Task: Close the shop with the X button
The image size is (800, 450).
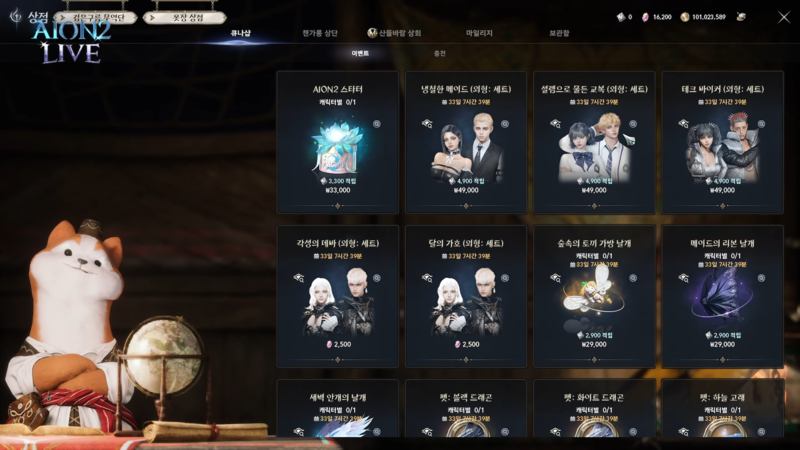Action: 783,16
